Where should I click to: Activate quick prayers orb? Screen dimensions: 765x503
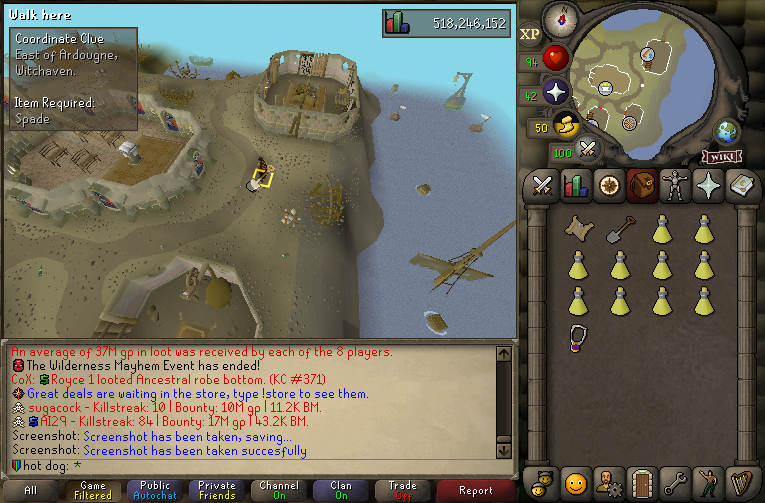coord(556,92)
